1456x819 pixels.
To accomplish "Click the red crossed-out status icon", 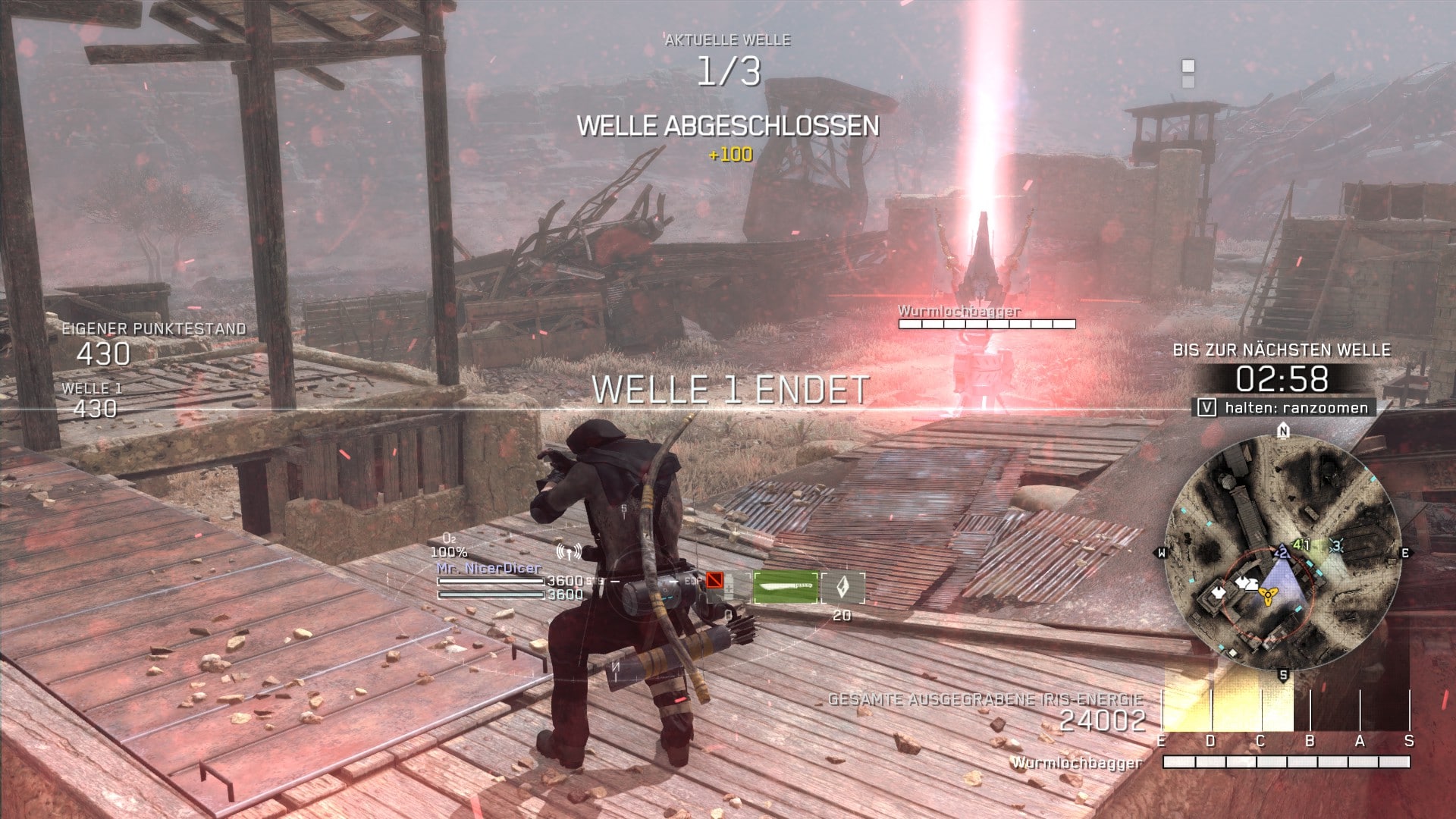I will click(714, 581).
